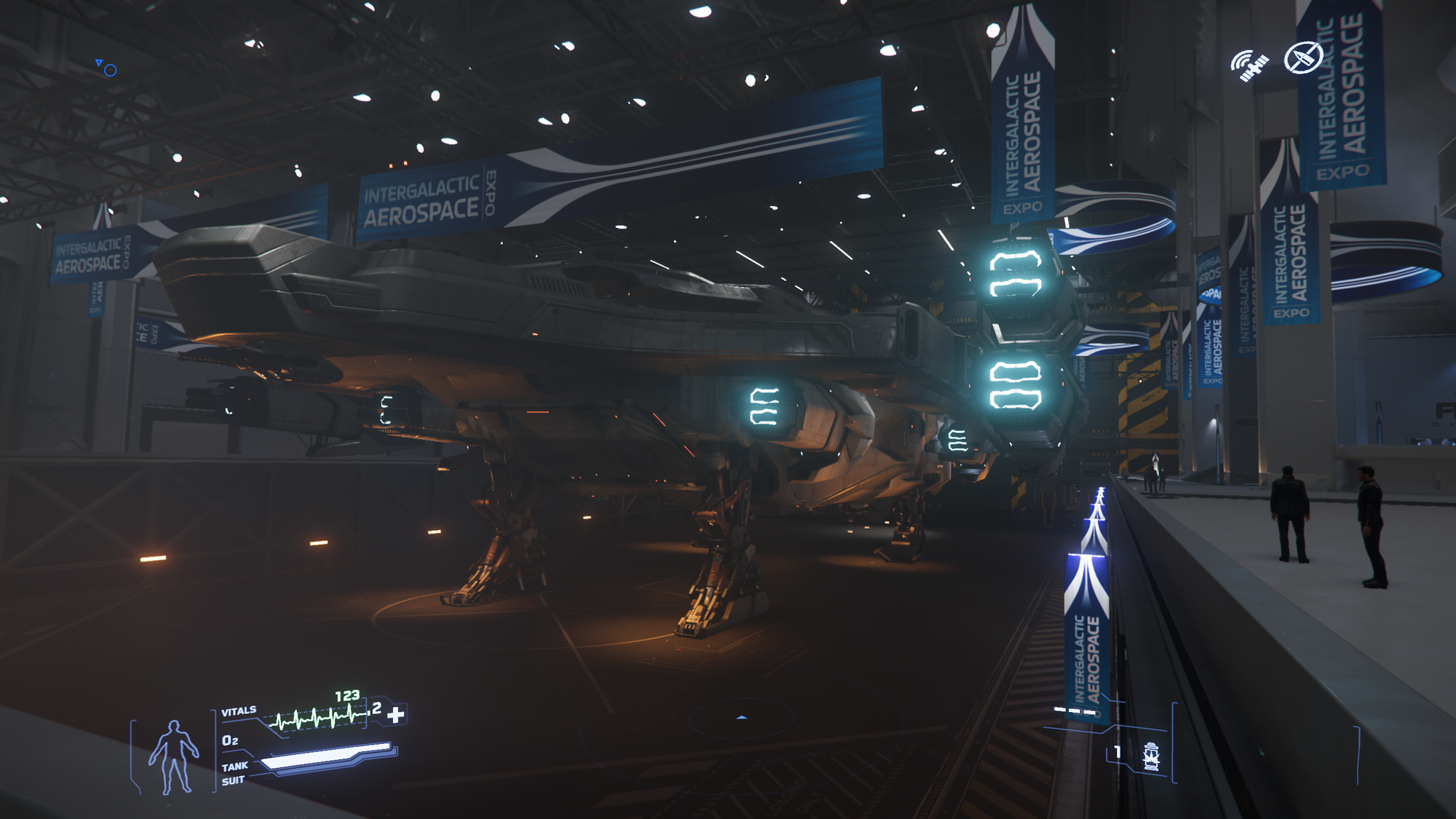
Task: Click the medical plus icon beside vitals
Action: (395, 715)
